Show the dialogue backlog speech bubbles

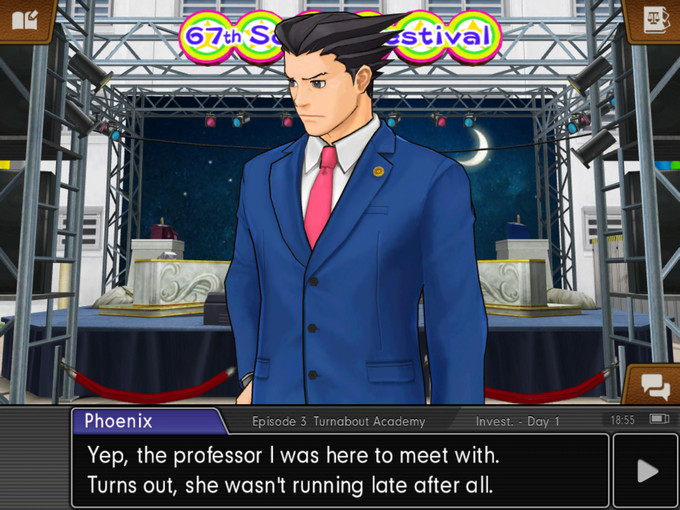click(x=654, y=386)
